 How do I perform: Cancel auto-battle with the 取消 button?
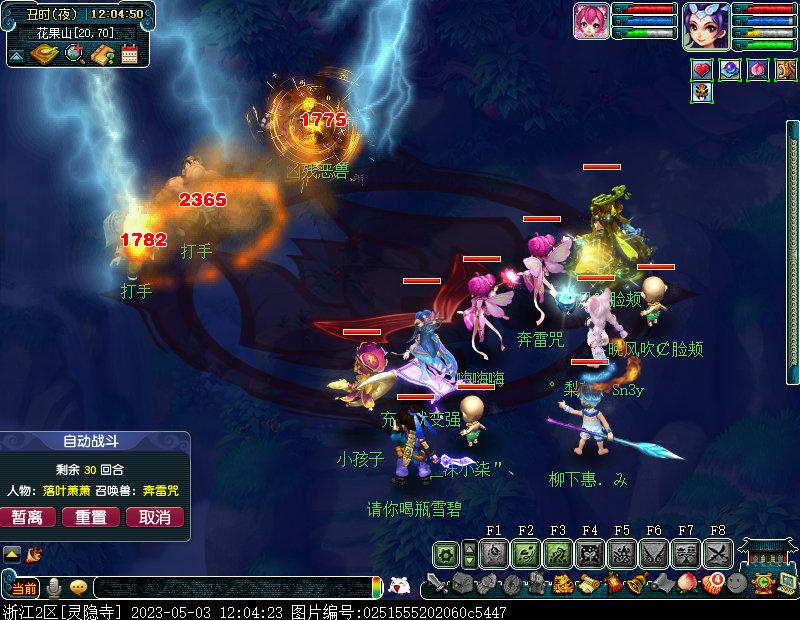(x=154, y=517)
